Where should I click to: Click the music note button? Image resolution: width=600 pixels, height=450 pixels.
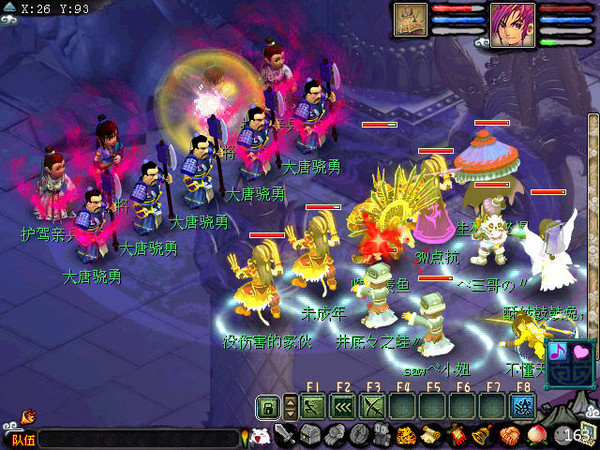click(x=558, y=351)
